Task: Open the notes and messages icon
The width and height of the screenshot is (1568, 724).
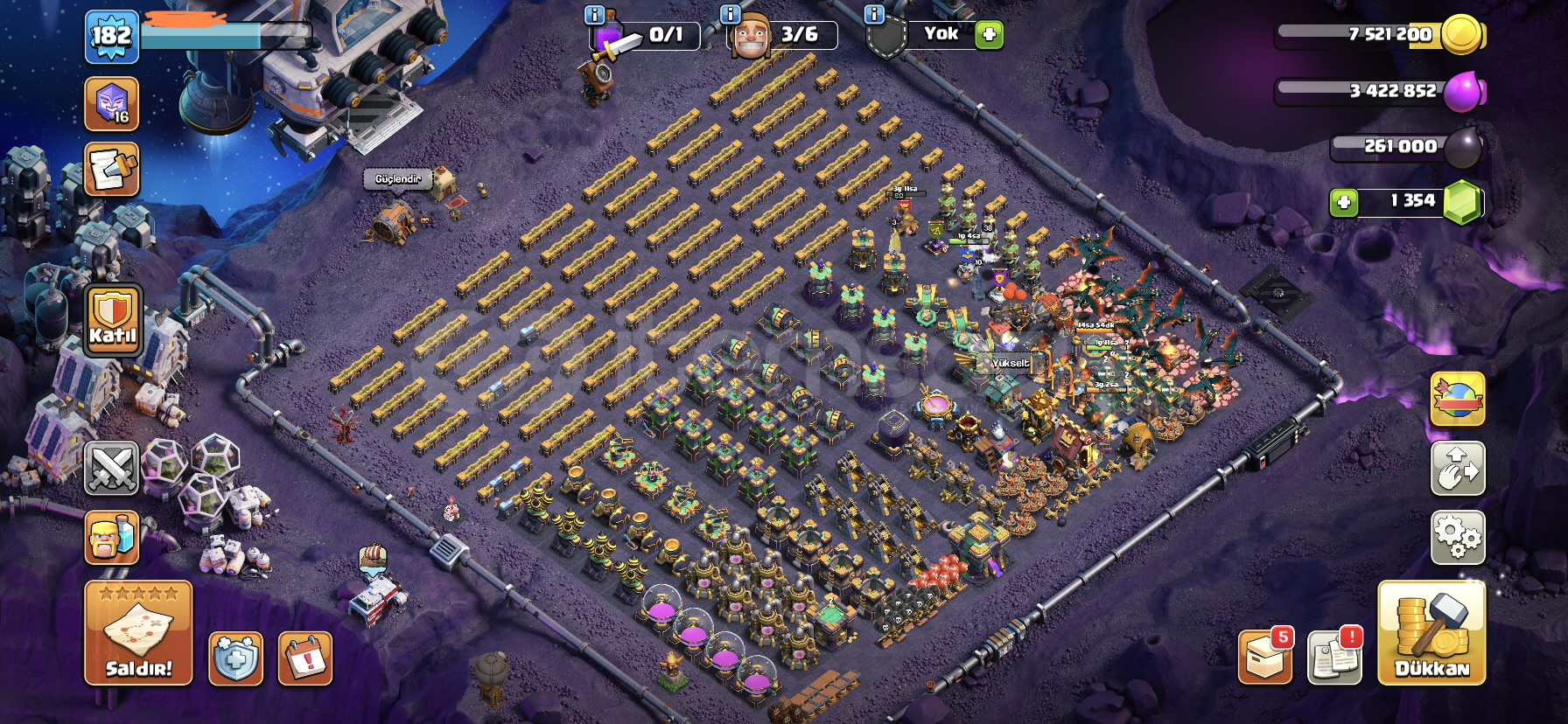Action: pyautogui.click(x=111, y=170)
